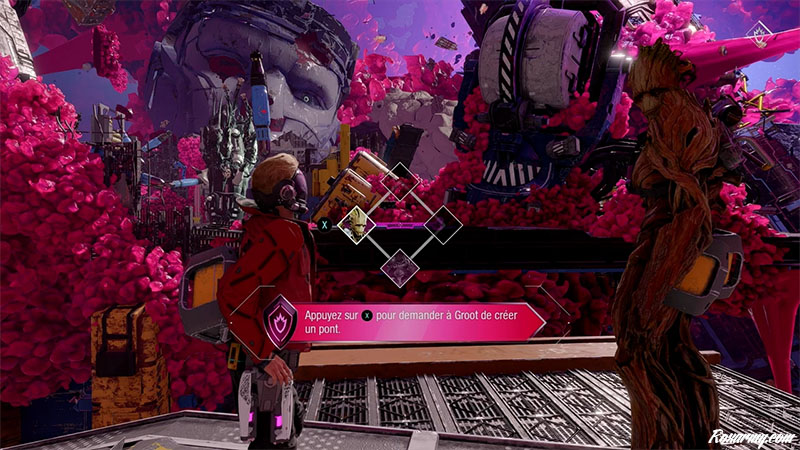
Task: Select the pink tutorial message about Groot's bridge
Action: pos(420,320)
